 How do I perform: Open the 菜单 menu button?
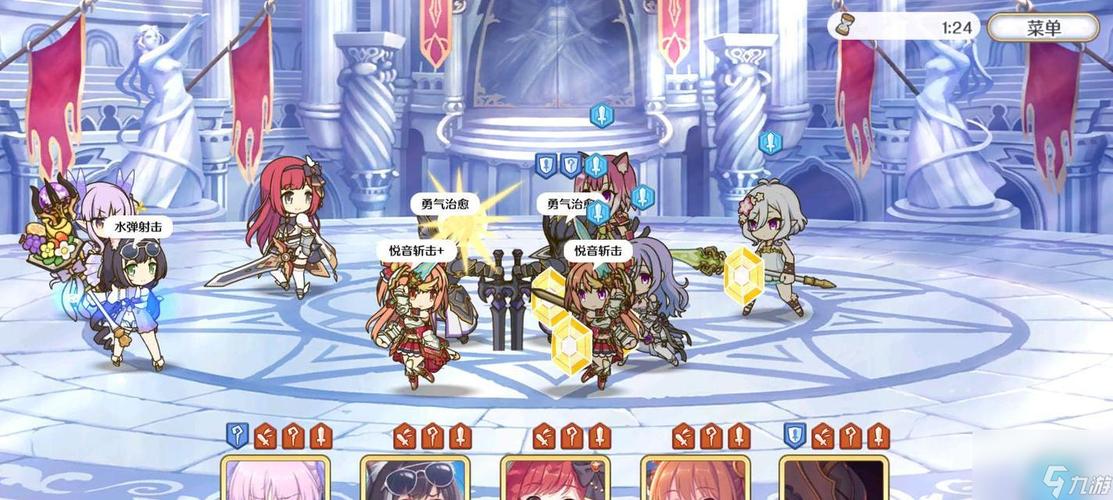[1041, 27]
